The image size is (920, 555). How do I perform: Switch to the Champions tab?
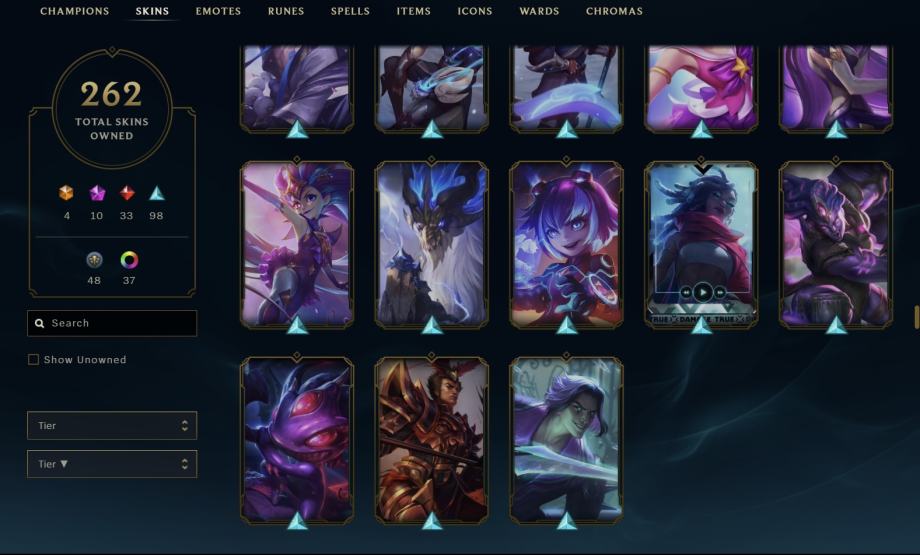pos(74,12)
